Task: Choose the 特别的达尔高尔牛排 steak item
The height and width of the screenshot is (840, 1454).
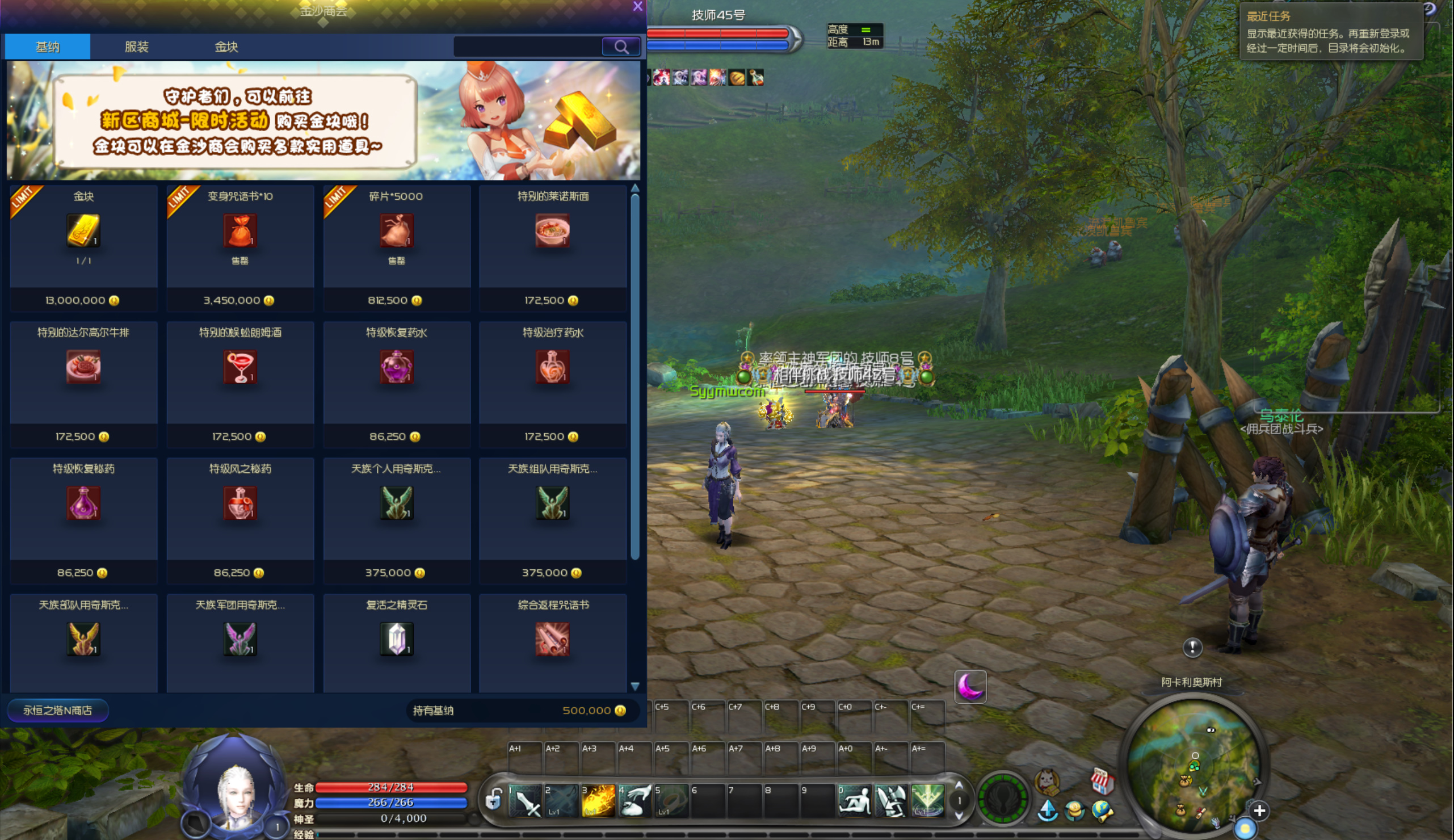Action: pos(83,368)
